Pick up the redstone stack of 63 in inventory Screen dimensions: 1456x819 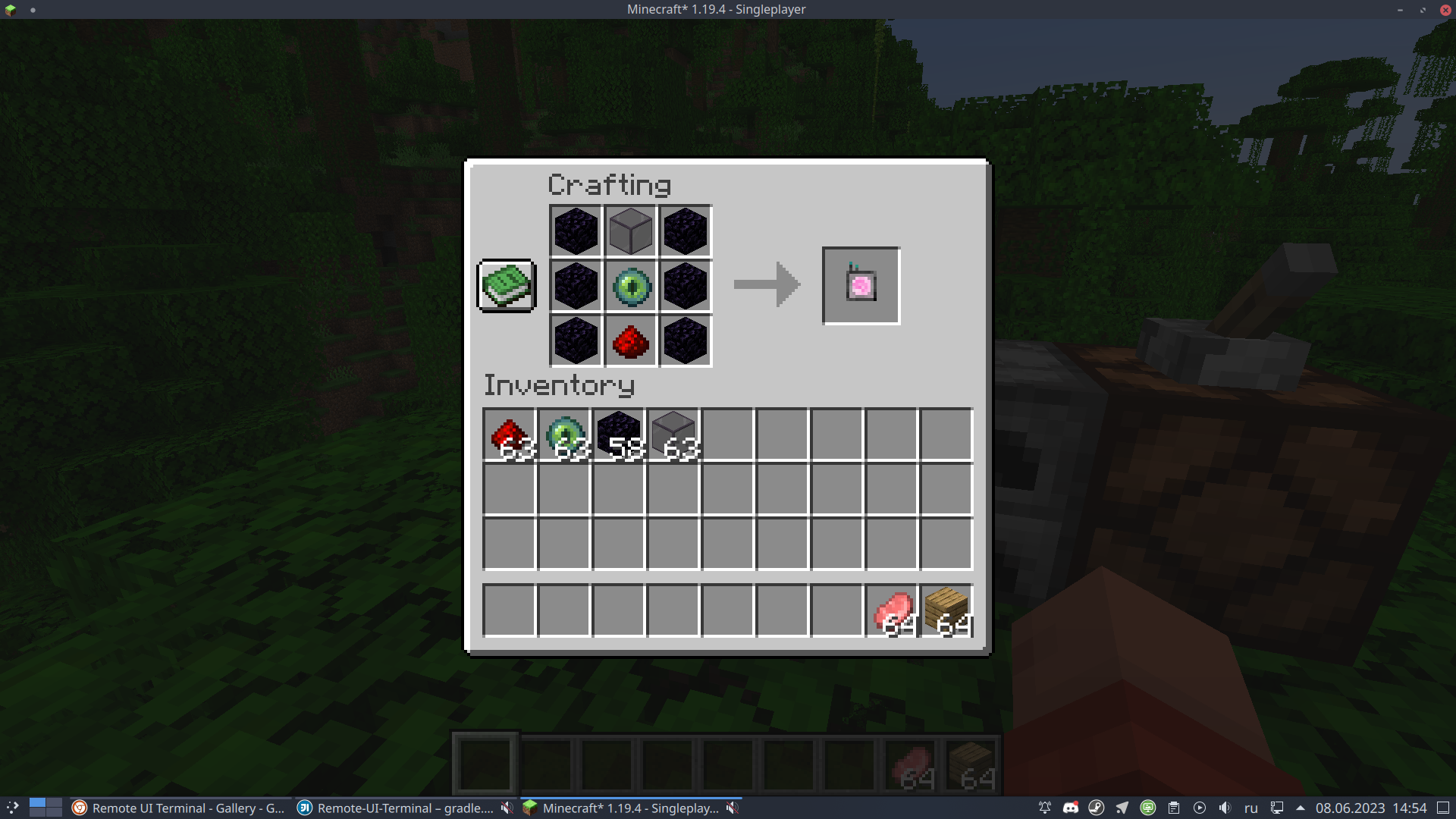[x=509, y=434]
